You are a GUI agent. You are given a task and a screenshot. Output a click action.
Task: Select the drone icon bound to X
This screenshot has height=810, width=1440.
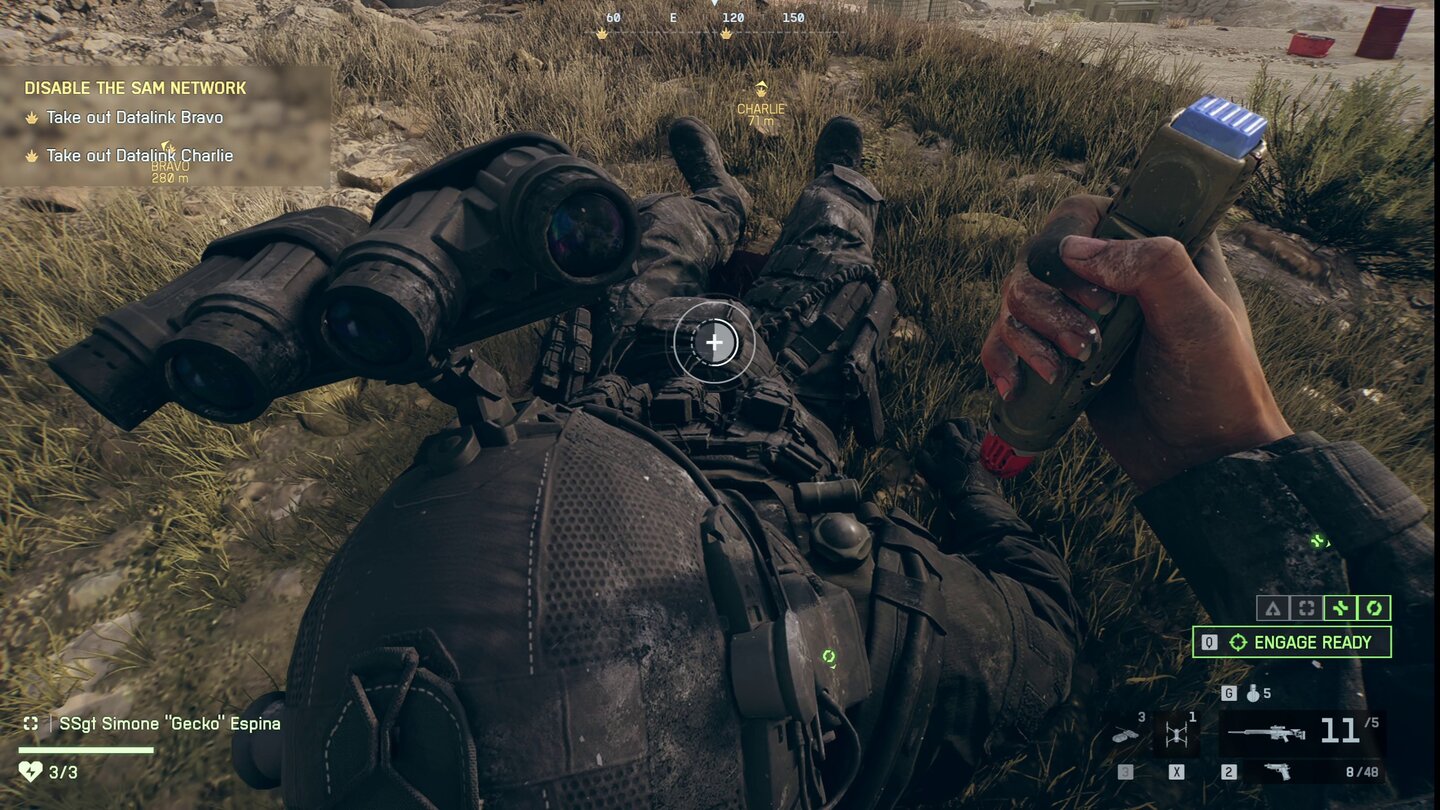coord(1178,735)
